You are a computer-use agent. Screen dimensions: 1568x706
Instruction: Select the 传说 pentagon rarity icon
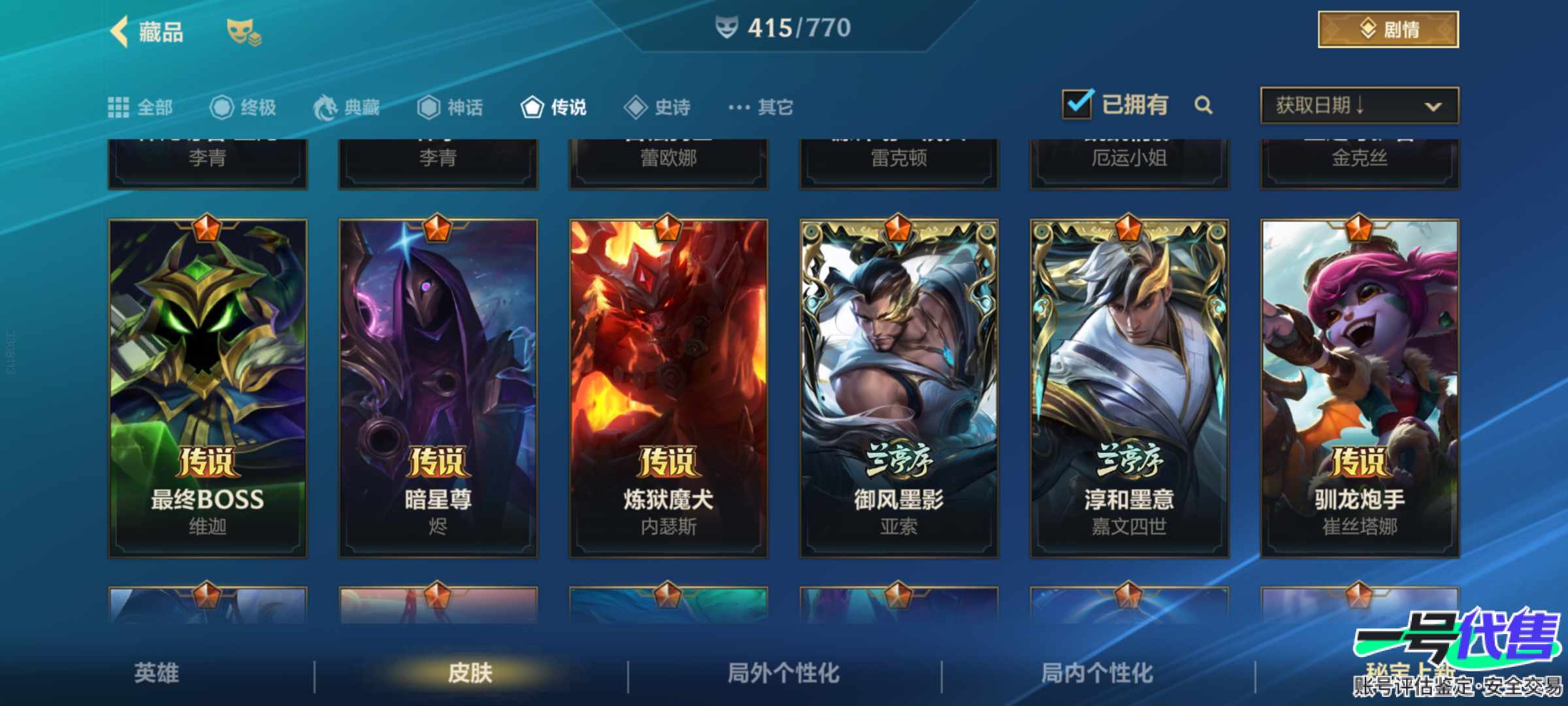pyautogui.click(x=533, y=107)
